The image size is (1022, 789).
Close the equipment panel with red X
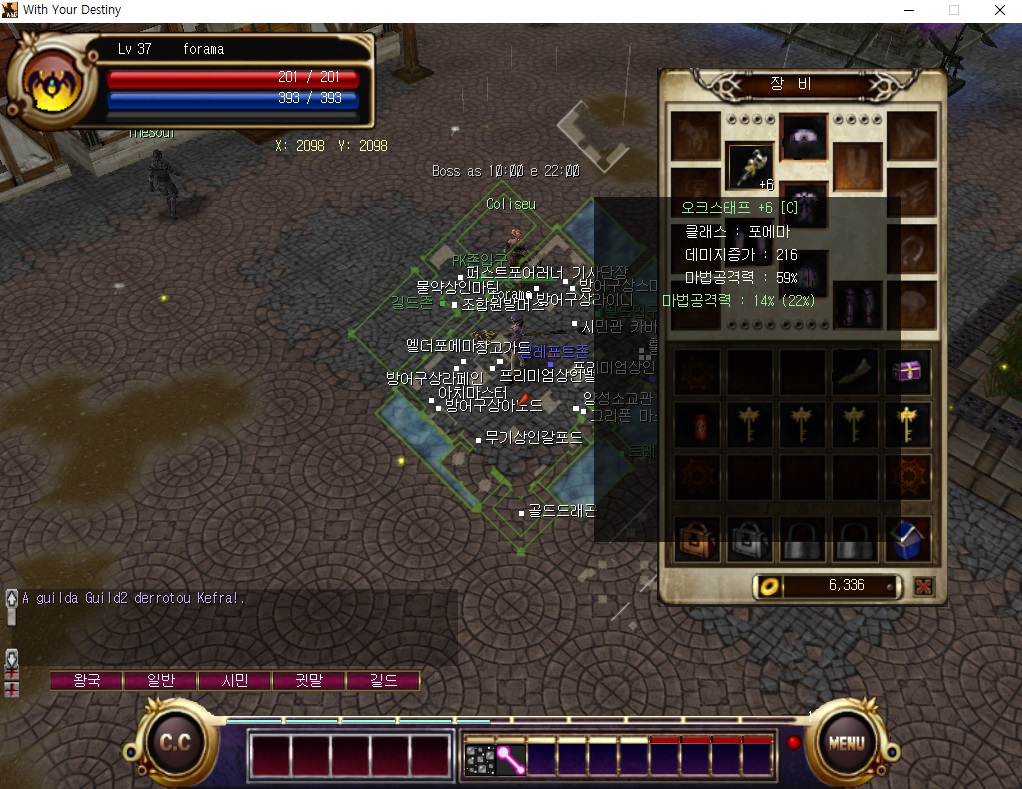click(x=923, y=586)
